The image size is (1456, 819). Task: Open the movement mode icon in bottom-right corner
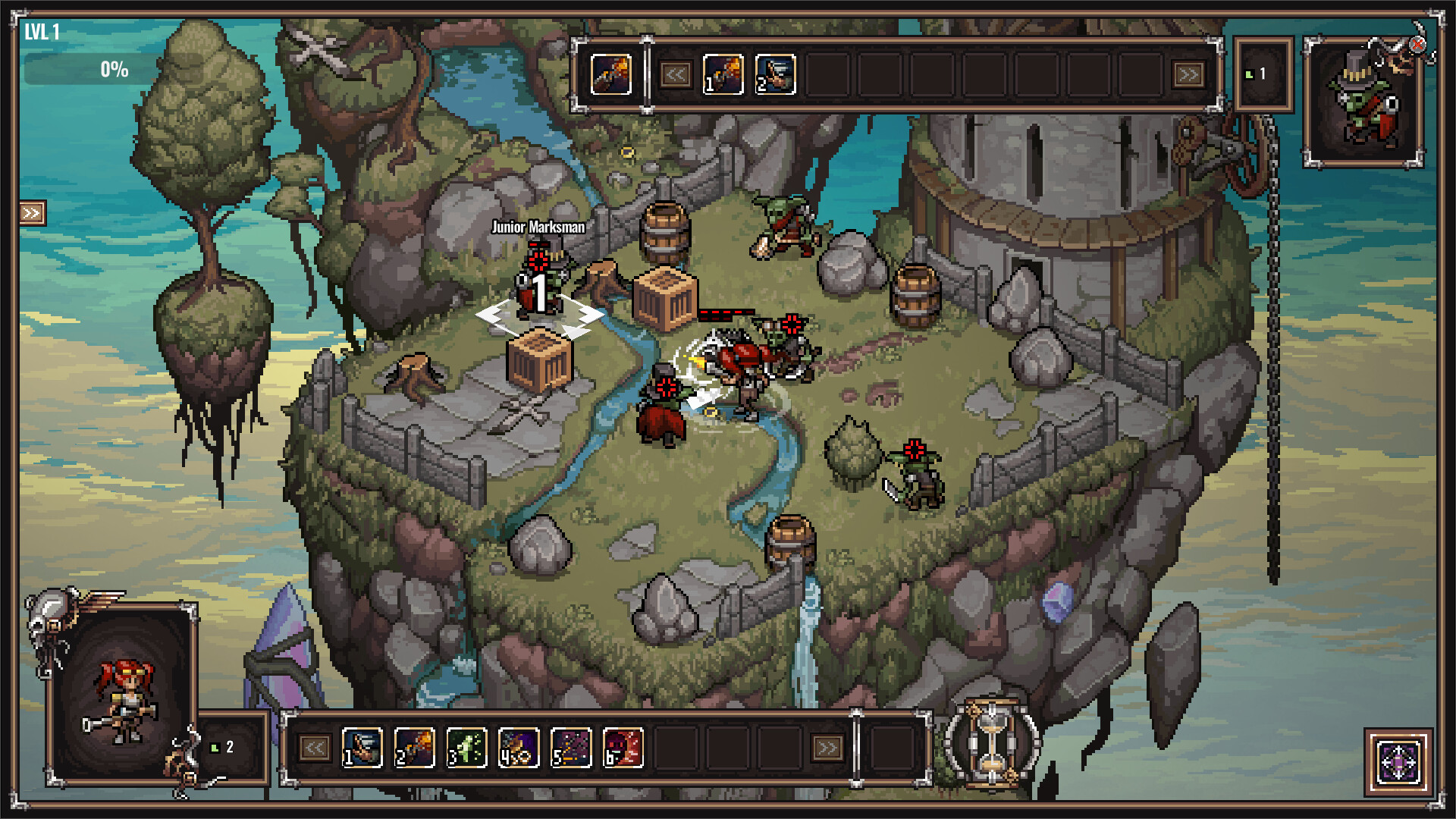(1399, 760)
